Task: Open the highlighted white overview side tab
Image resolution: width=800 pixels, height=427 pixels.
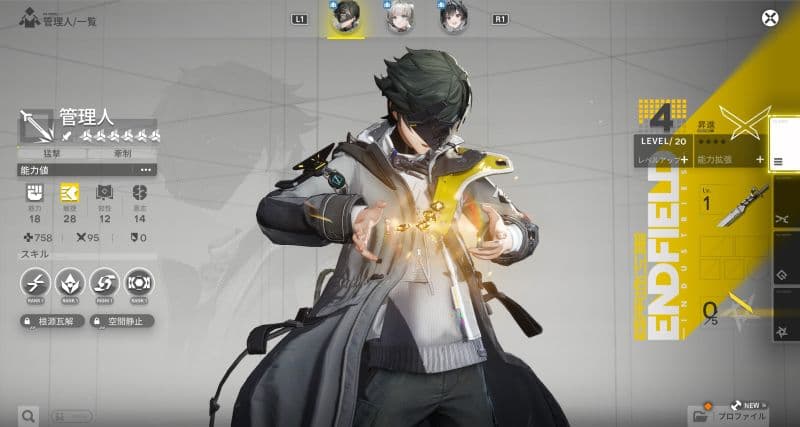Action: tap(783, 148)
